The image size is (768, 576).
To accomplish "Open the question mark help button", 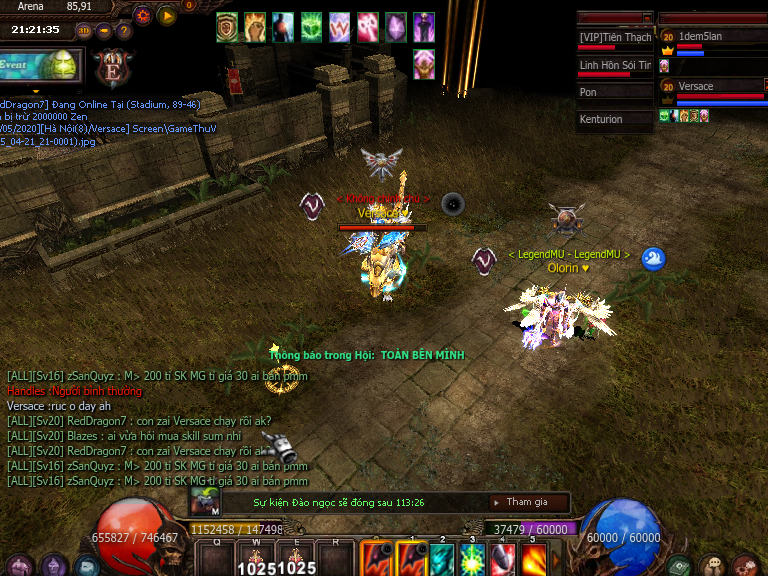I will pyautogui.click(x=124, y=30).
